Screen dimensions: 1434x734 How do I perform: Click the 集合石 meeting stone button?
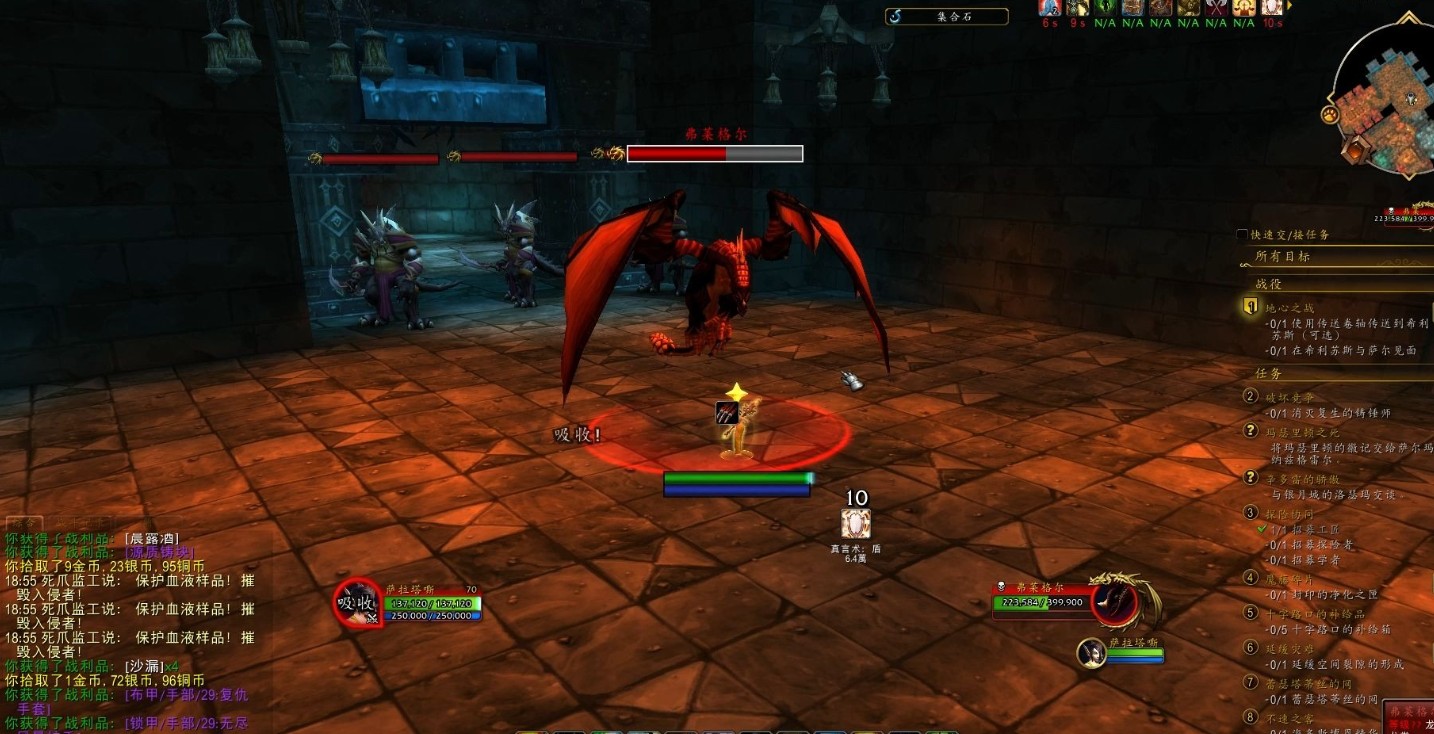946,16
